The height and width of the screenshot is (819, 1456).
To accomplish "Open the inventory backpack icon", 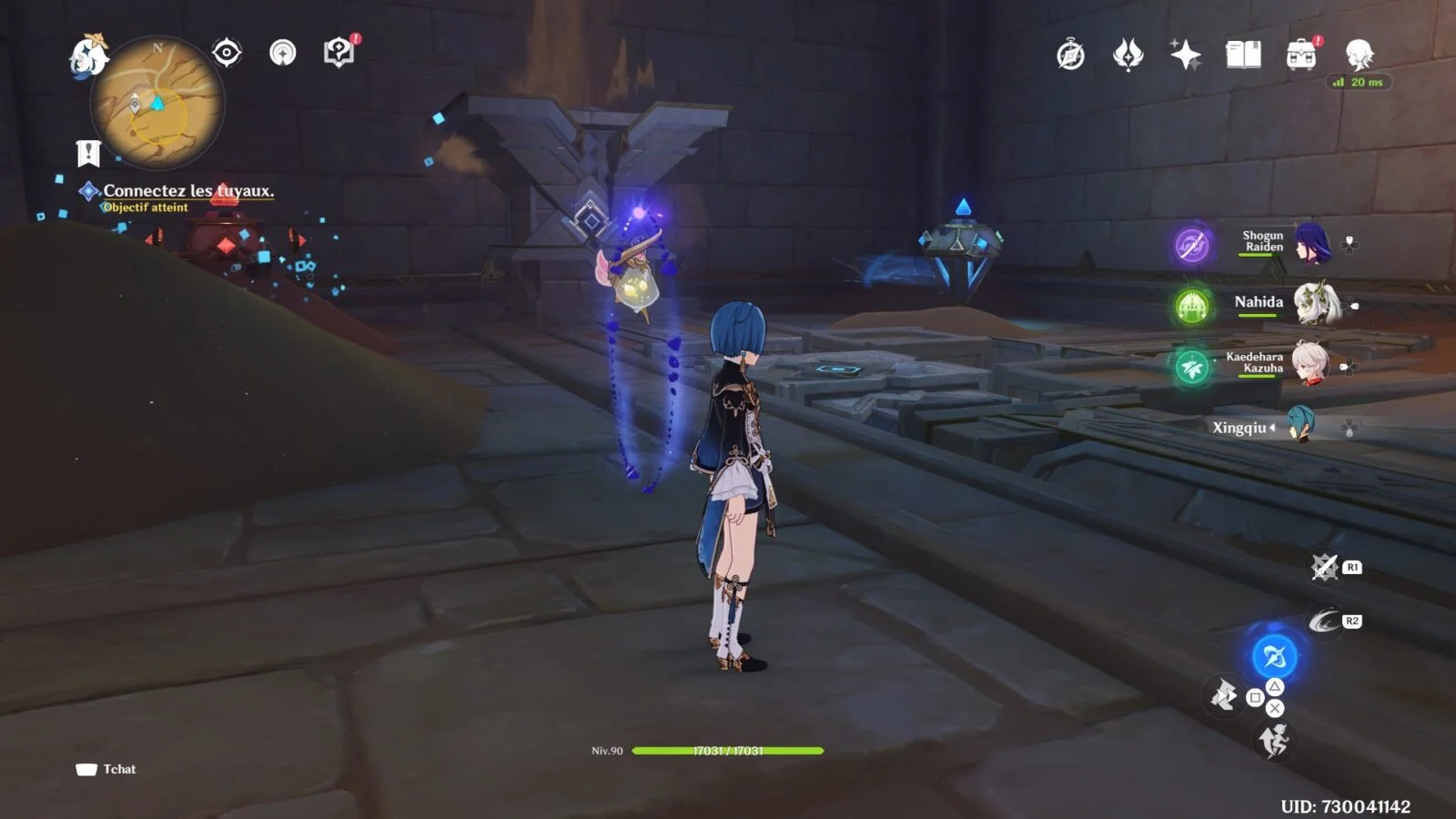I will coord(1301,56).
